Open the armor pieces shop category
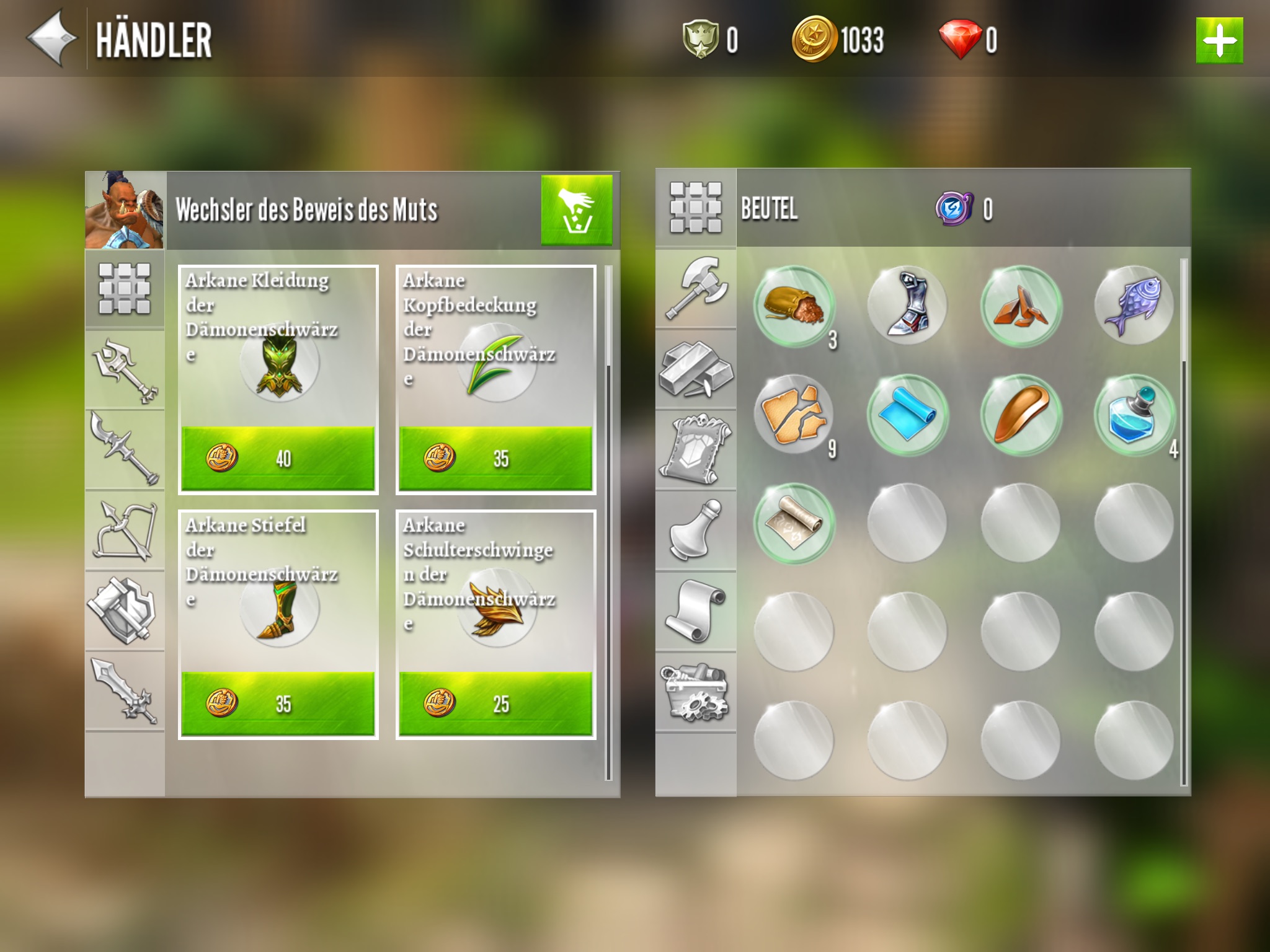 pos(125,610)
